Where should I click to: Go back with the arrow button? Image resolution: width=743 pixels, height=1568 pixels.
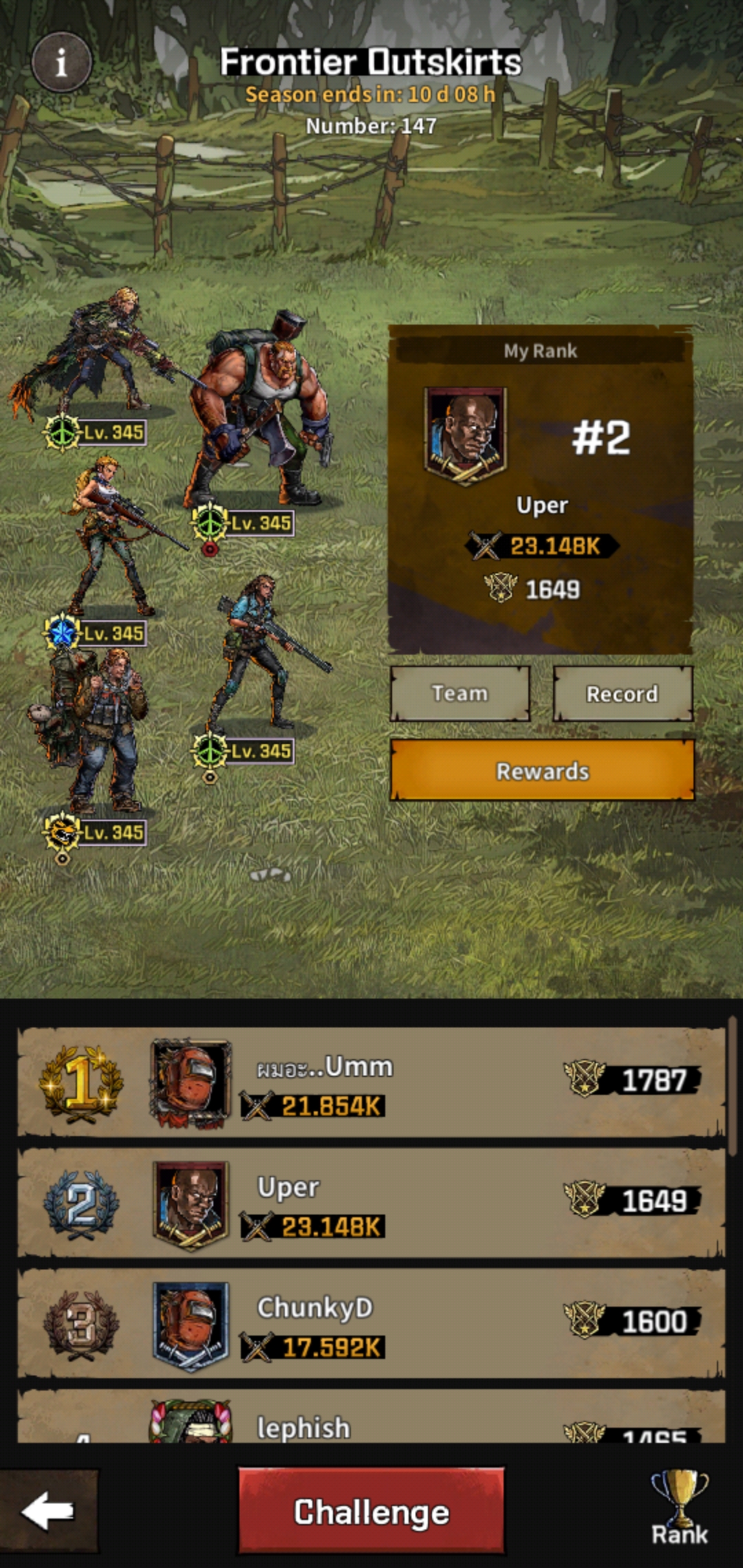(x=48, y=1511)
